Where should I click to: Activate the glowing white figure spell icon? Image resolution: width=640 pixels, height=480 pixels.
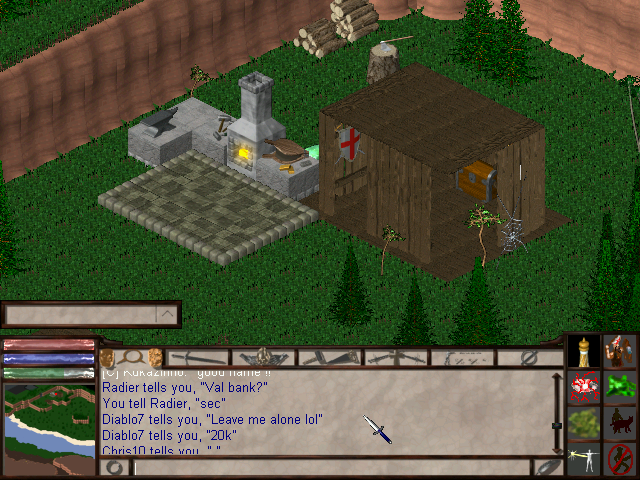pyautogui.click(x=585, y=458)
